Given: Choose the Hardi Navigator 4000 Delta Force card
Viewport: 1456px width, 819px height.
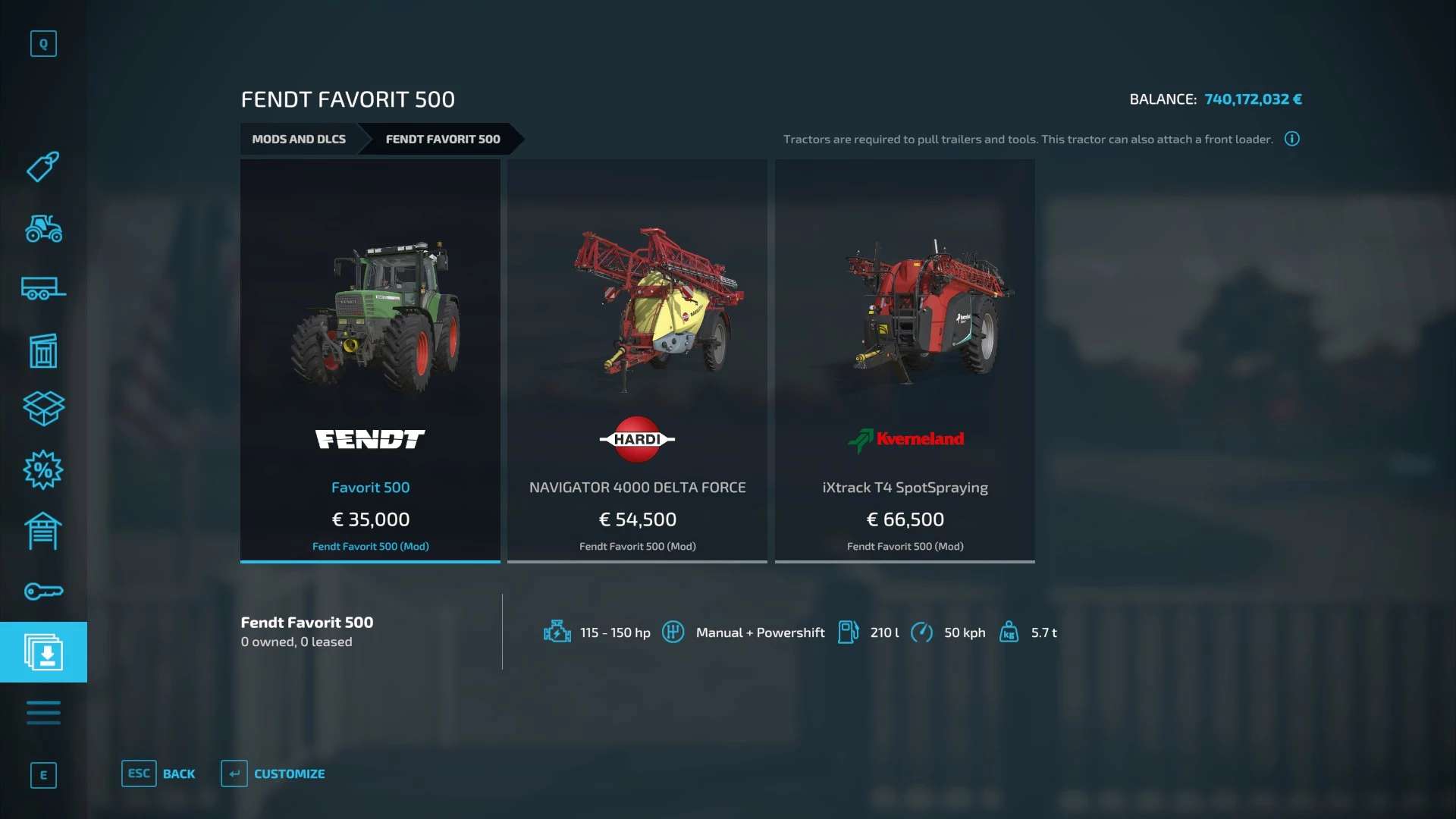Looking at the screenshot, I should tap(637, 360).
